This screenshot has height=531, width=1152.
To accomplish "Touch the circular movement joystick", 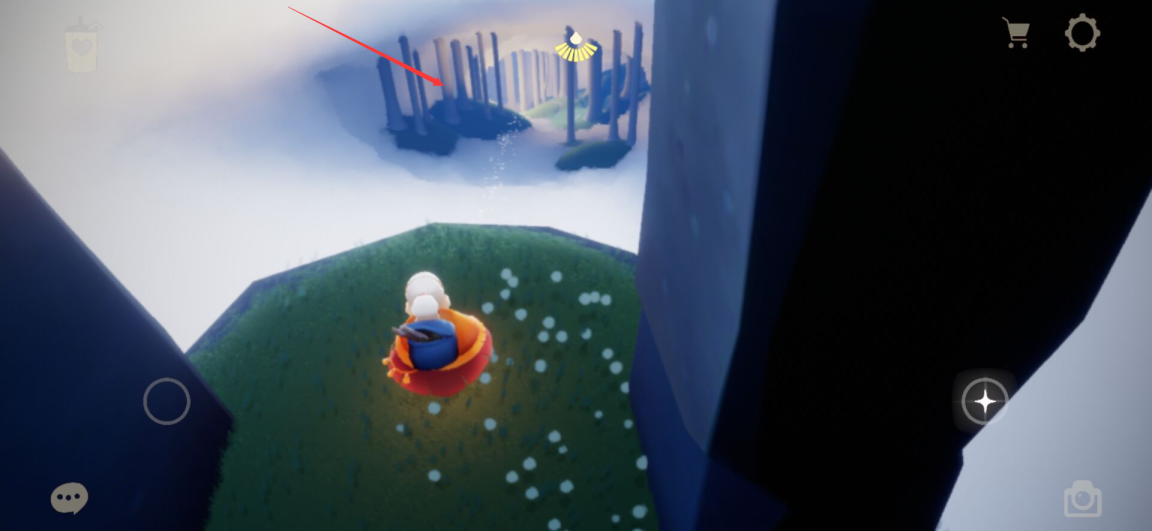I will pyautogui.click(x=166, y=401).
